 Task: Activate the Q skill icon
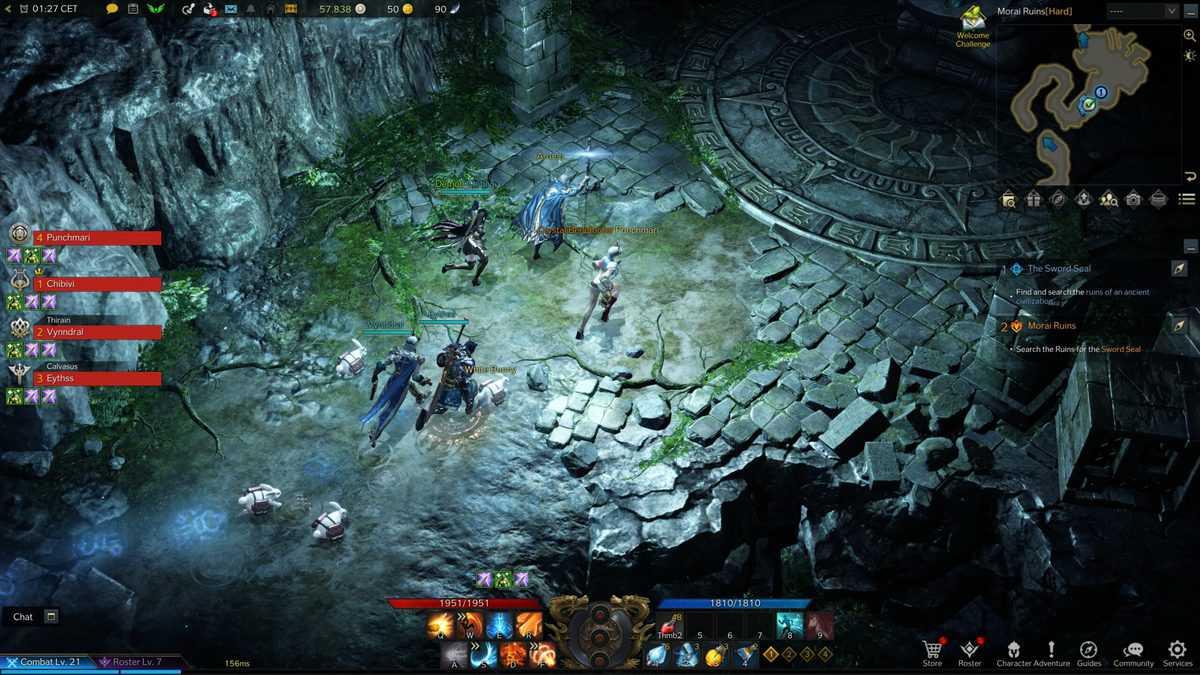440,626
